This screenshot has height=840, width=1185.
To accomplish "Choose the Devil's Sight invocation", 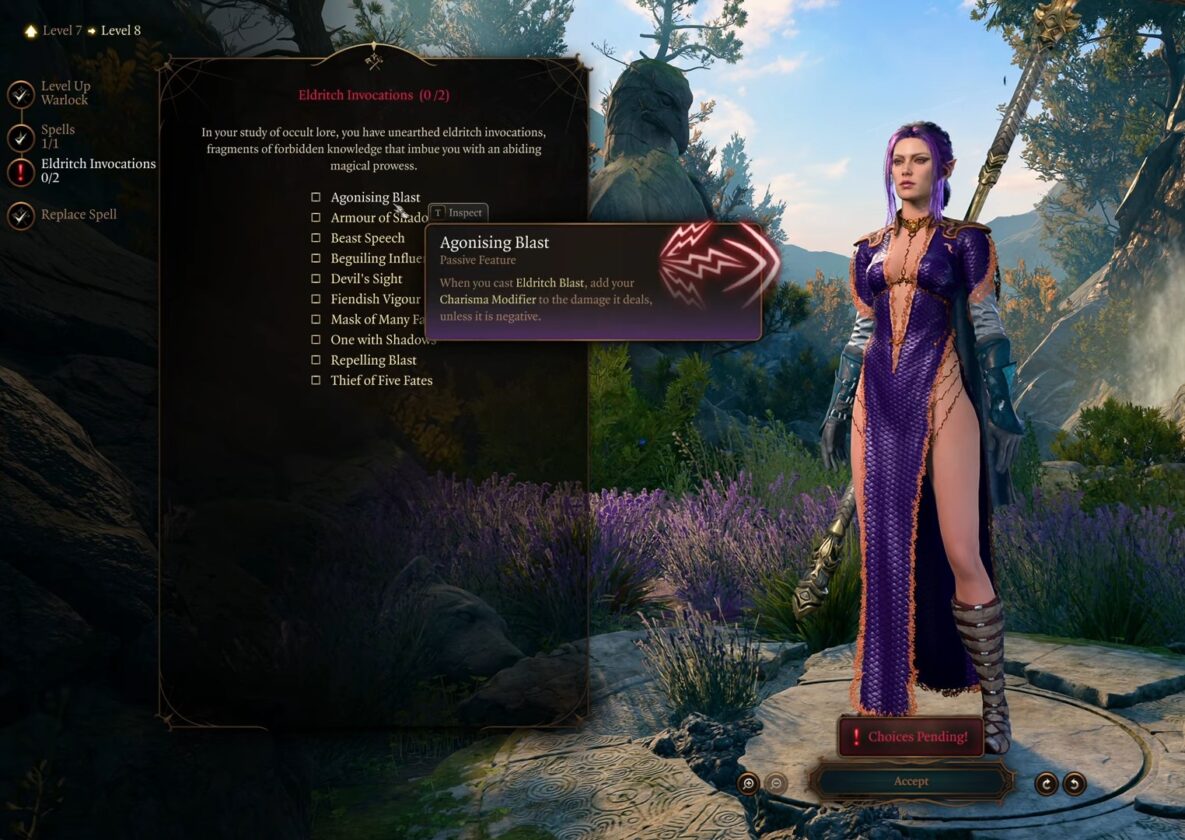I will (x=316, y=279).
